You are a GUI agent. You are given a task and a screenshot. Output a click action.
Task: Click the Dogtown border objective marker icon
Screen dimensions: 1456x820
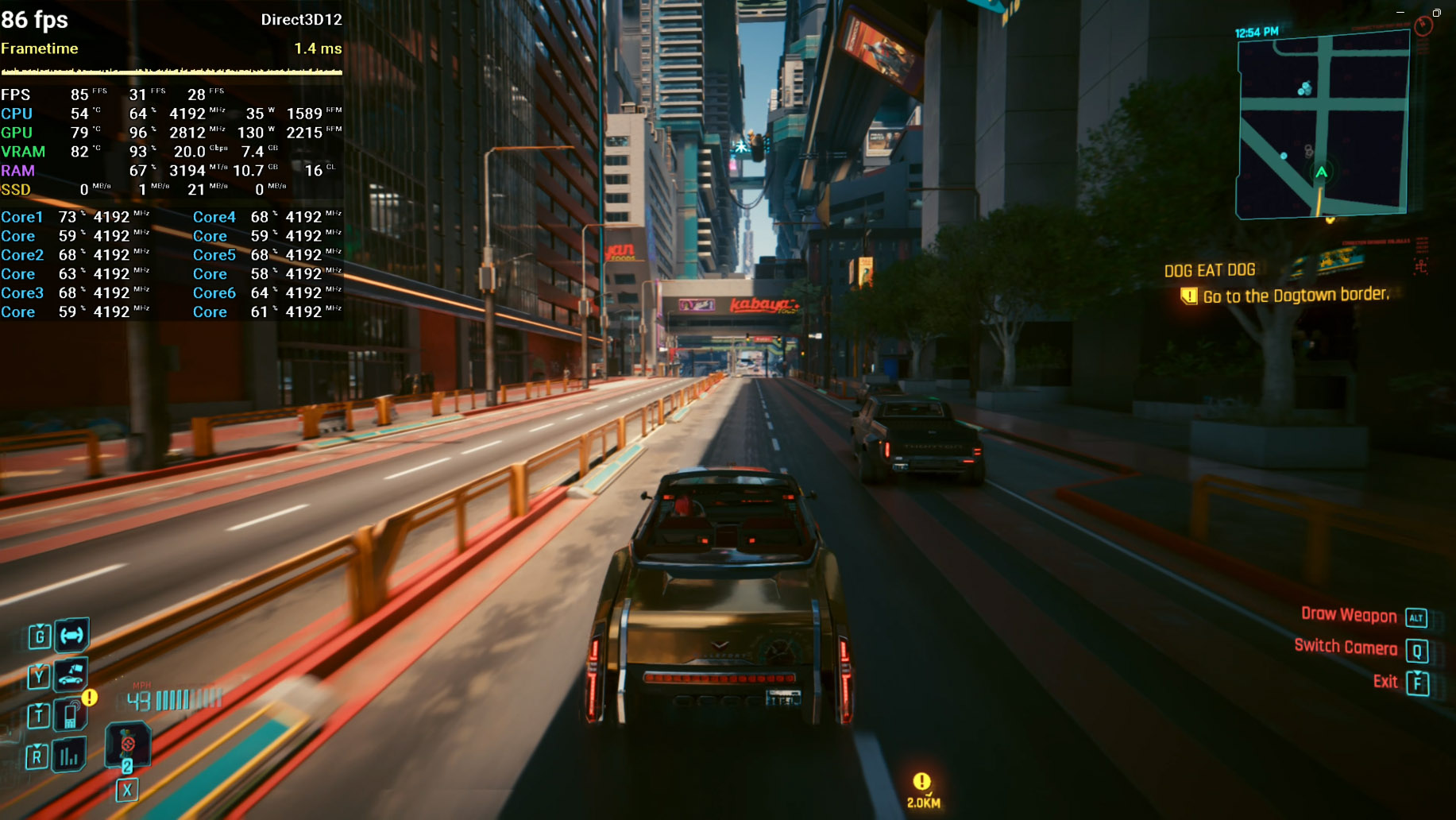(x=1188, y=296)
